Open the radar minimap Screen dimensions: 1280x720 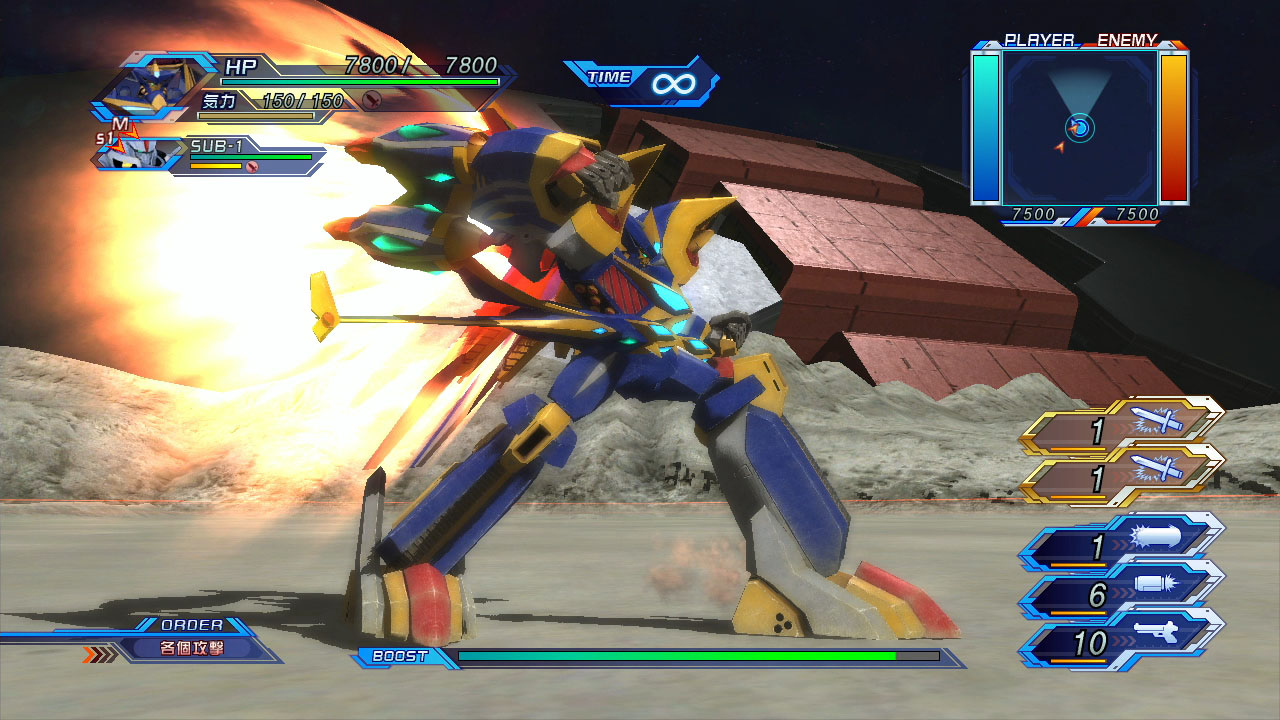coord(1080,128)
